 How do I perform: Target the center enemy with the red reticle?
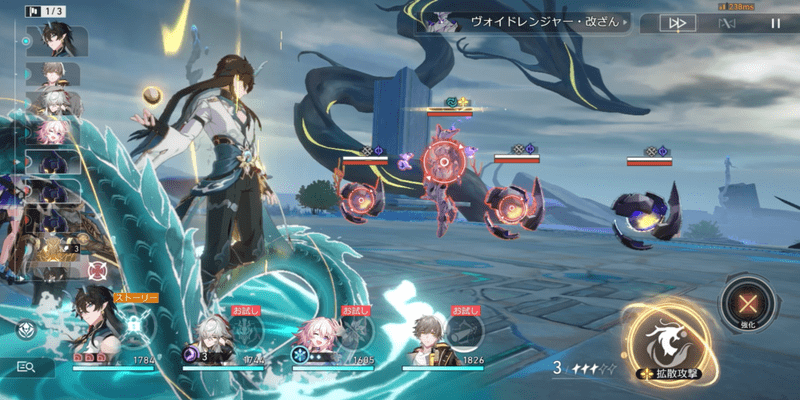point(441,160)
